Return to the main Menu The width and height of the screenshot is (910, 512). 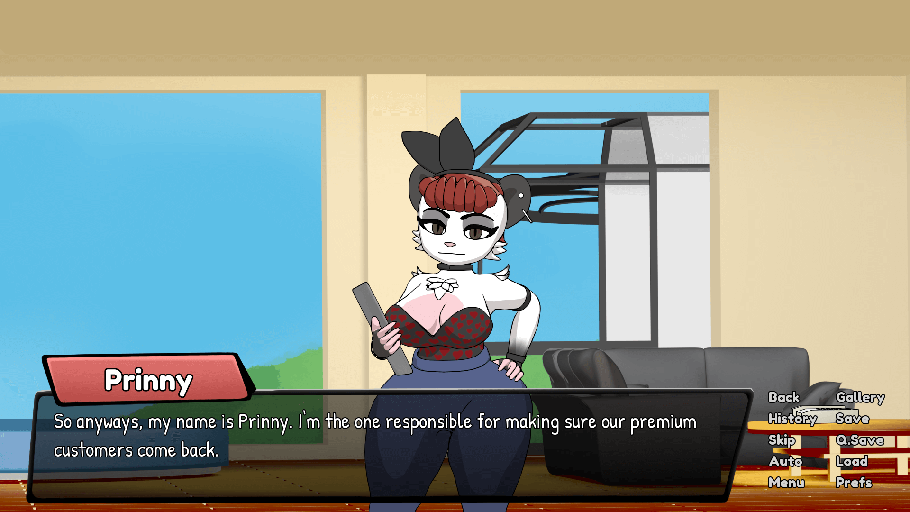point(786,482)
